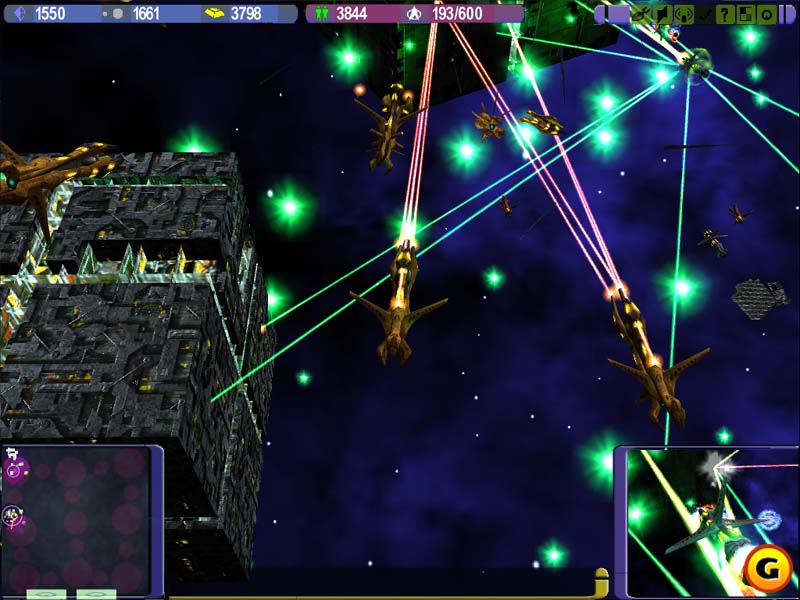Activate the bracketed ship icon button
Viewport: 800px width, 600px height.
tap(684, 14)
